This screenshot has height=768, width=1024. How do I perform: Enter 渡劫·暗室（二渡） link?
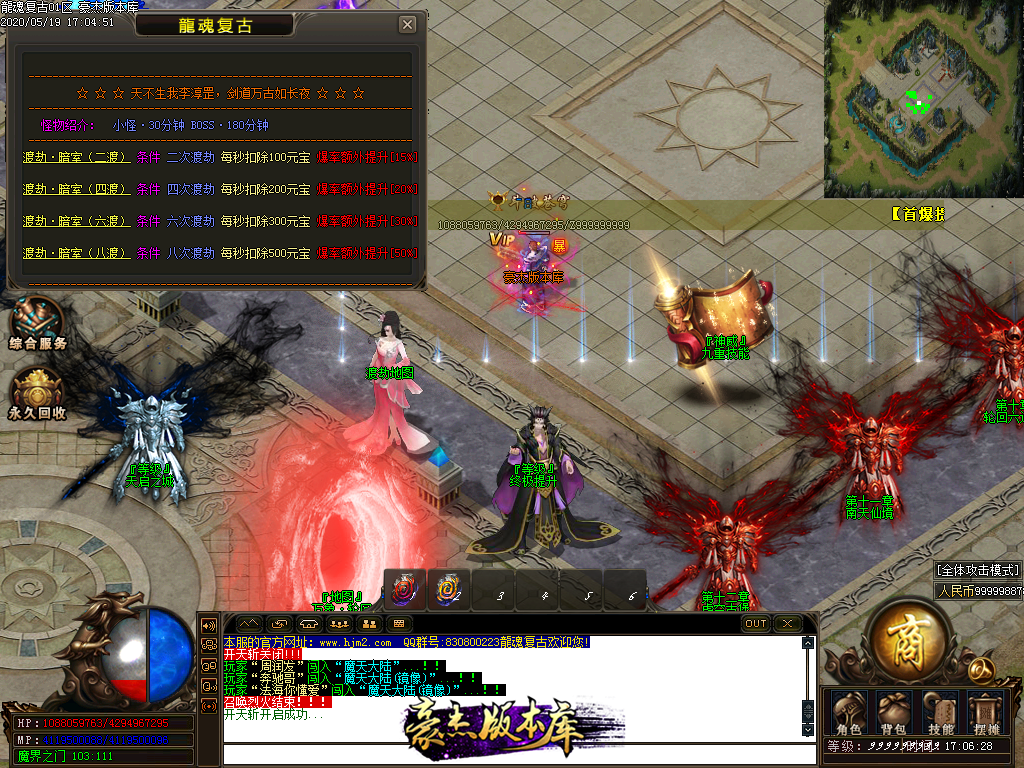pos(76,158)
